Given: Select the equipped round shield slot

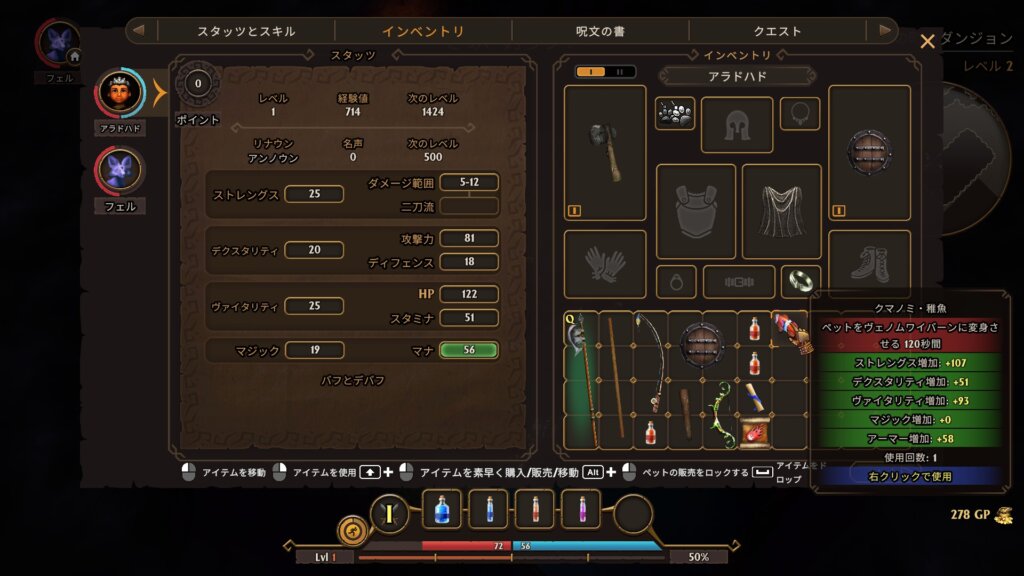Looking at the screenshot, I should coord(868,152).
